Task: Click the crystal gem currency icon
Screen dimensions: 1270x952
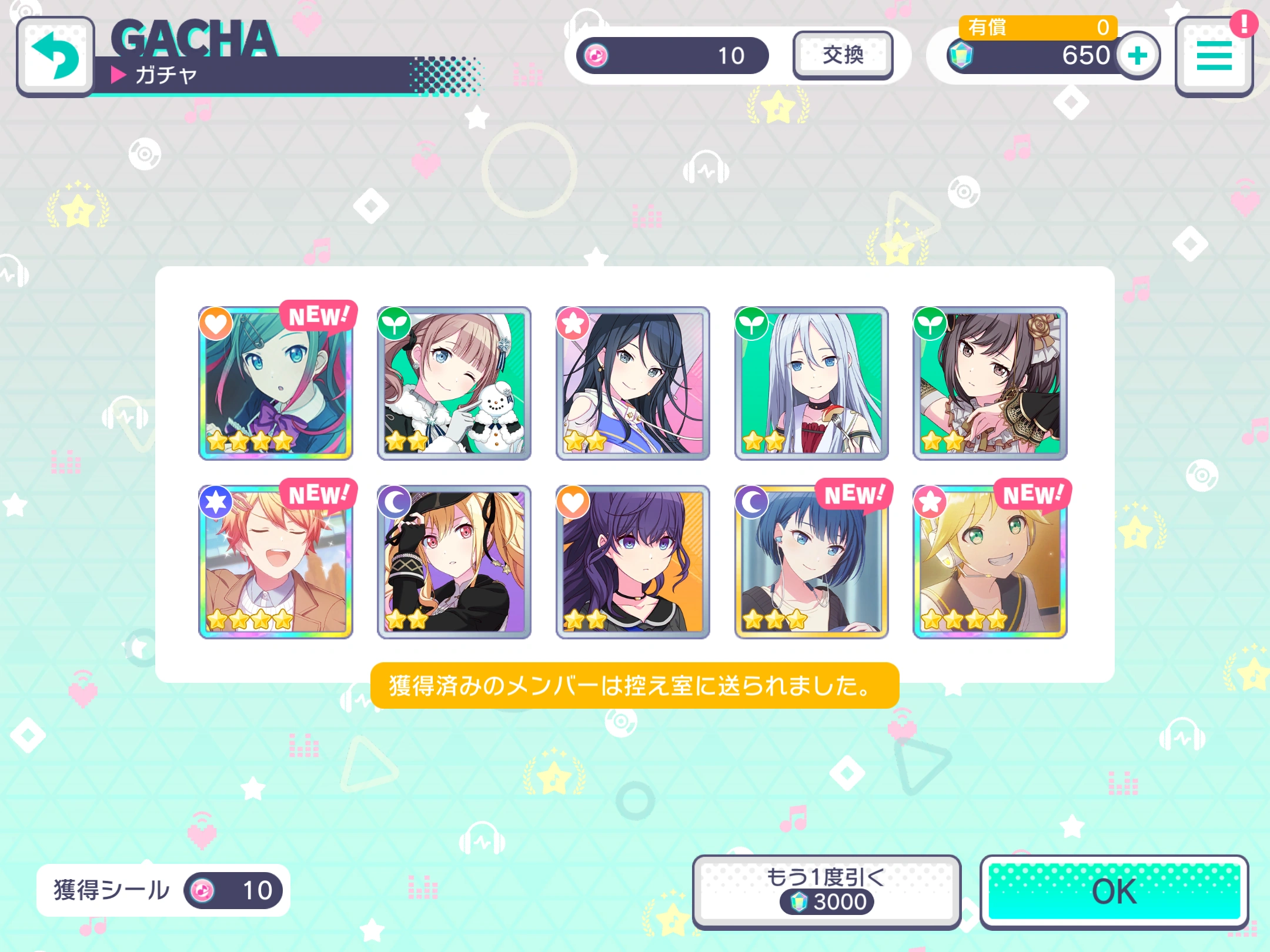Action: coord(961,55)
